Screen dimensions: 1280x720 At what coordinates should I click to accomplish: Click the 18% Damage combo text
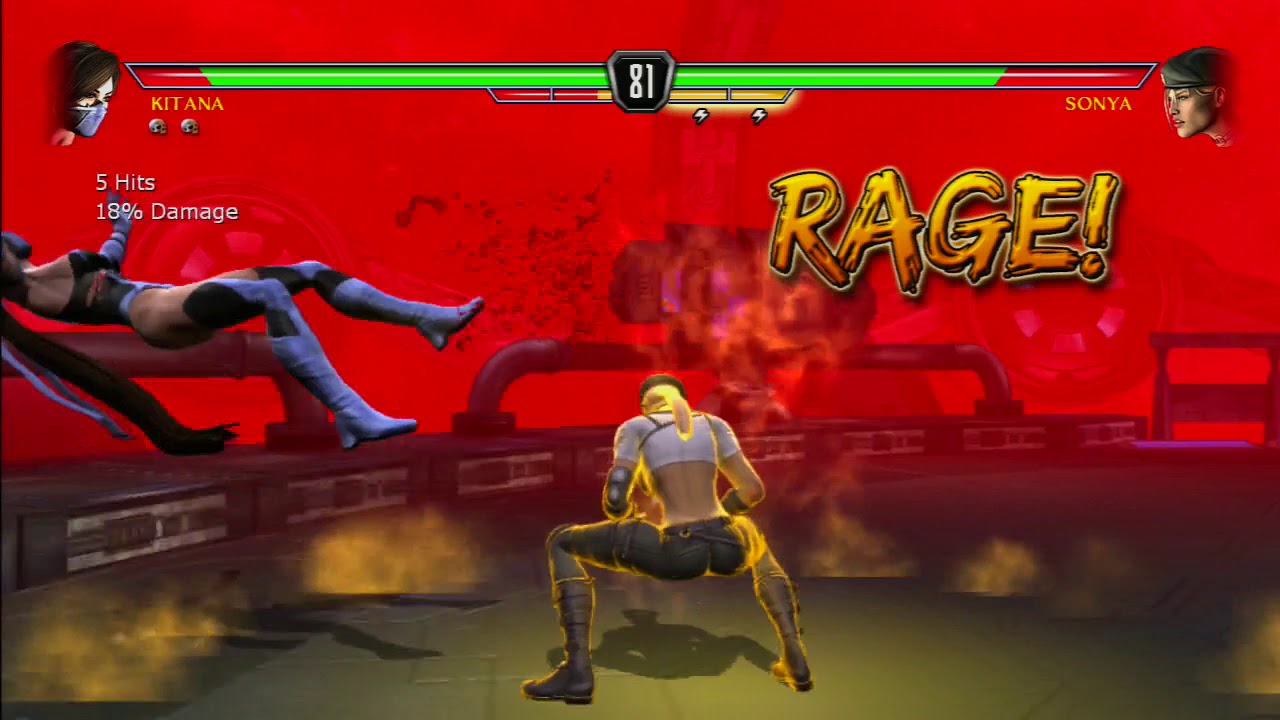pos(166,212)
